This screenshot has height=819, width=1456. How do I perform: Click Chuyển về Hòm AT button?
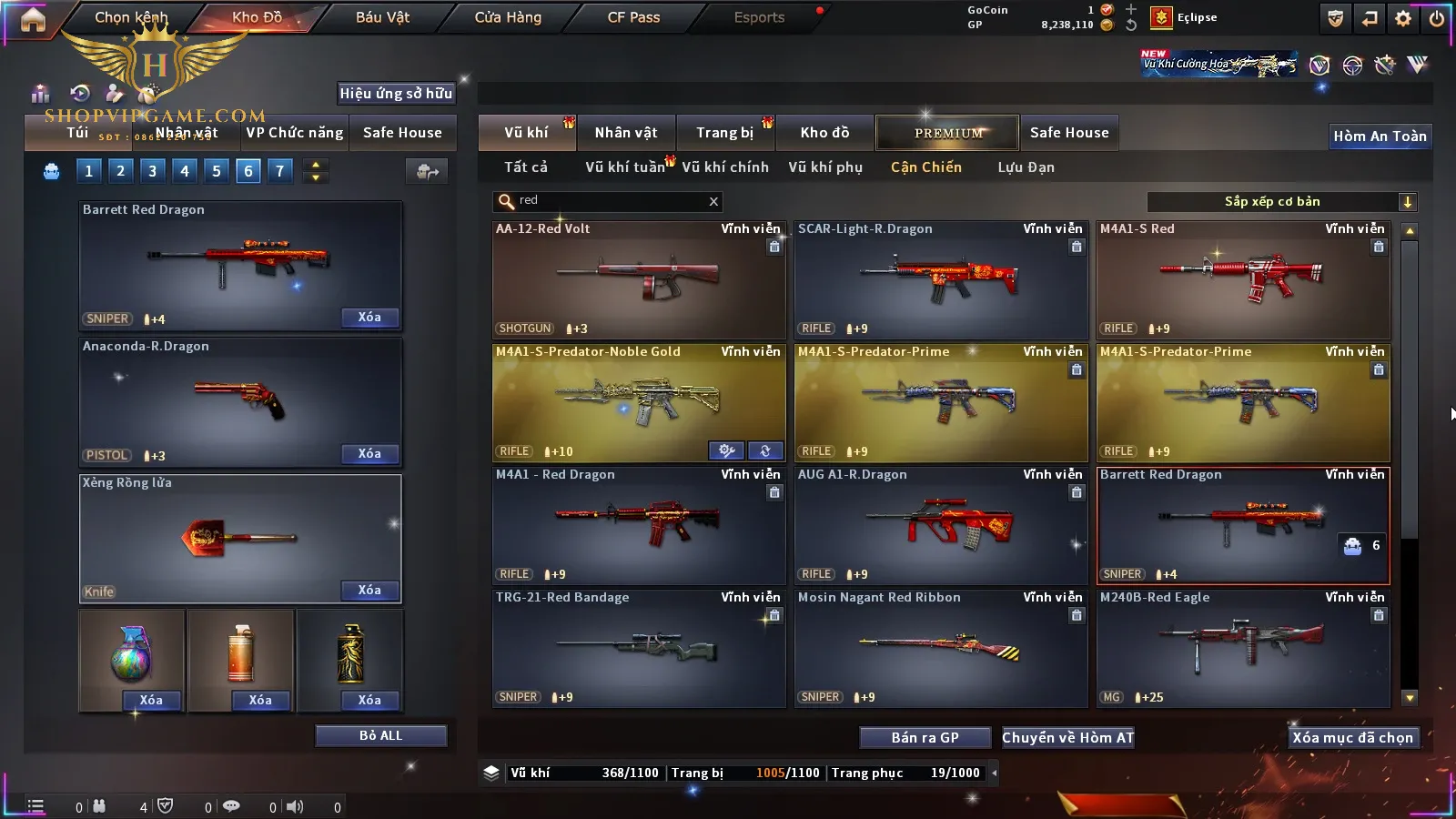click(x=1068, y=738)
